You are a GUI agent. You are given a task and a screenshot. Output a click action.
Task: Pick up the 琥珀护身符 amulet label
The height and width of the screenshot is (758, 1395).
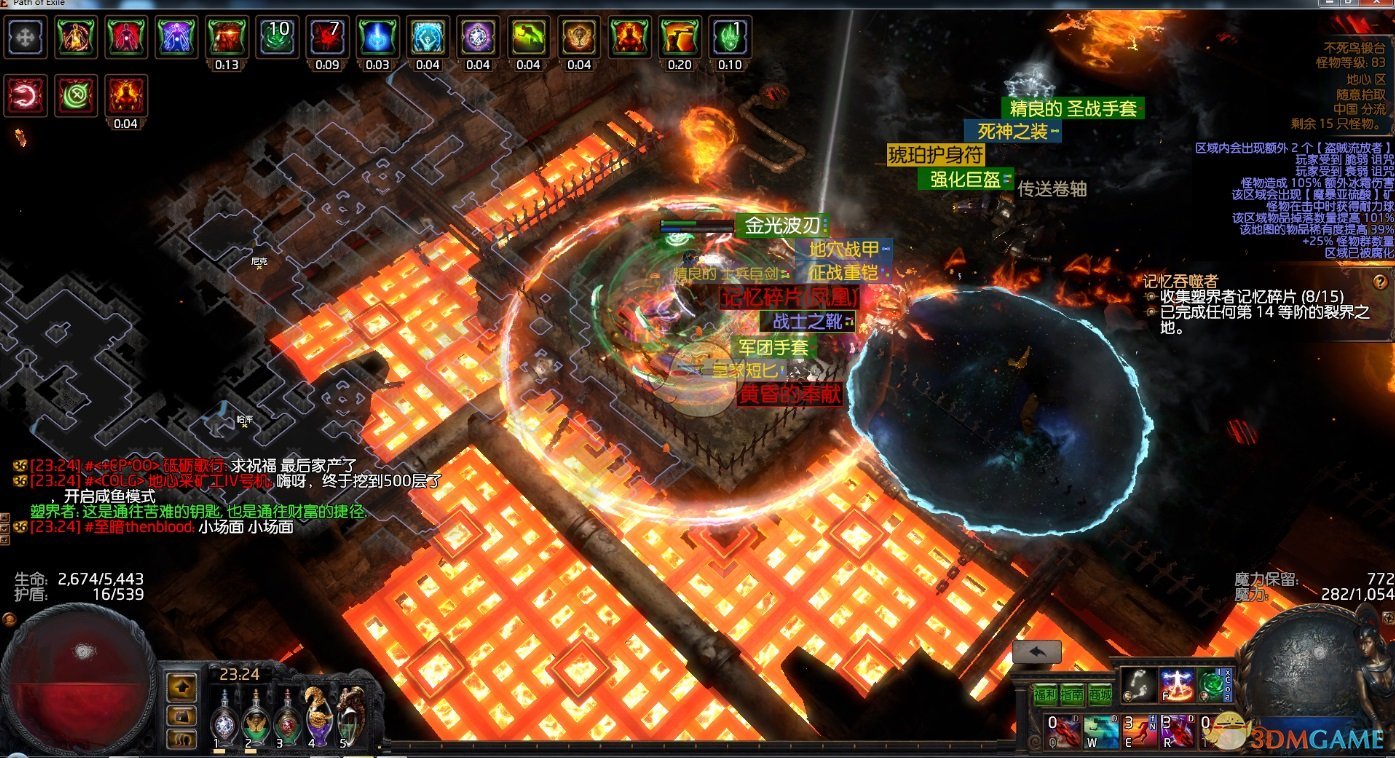coord(936,155)
